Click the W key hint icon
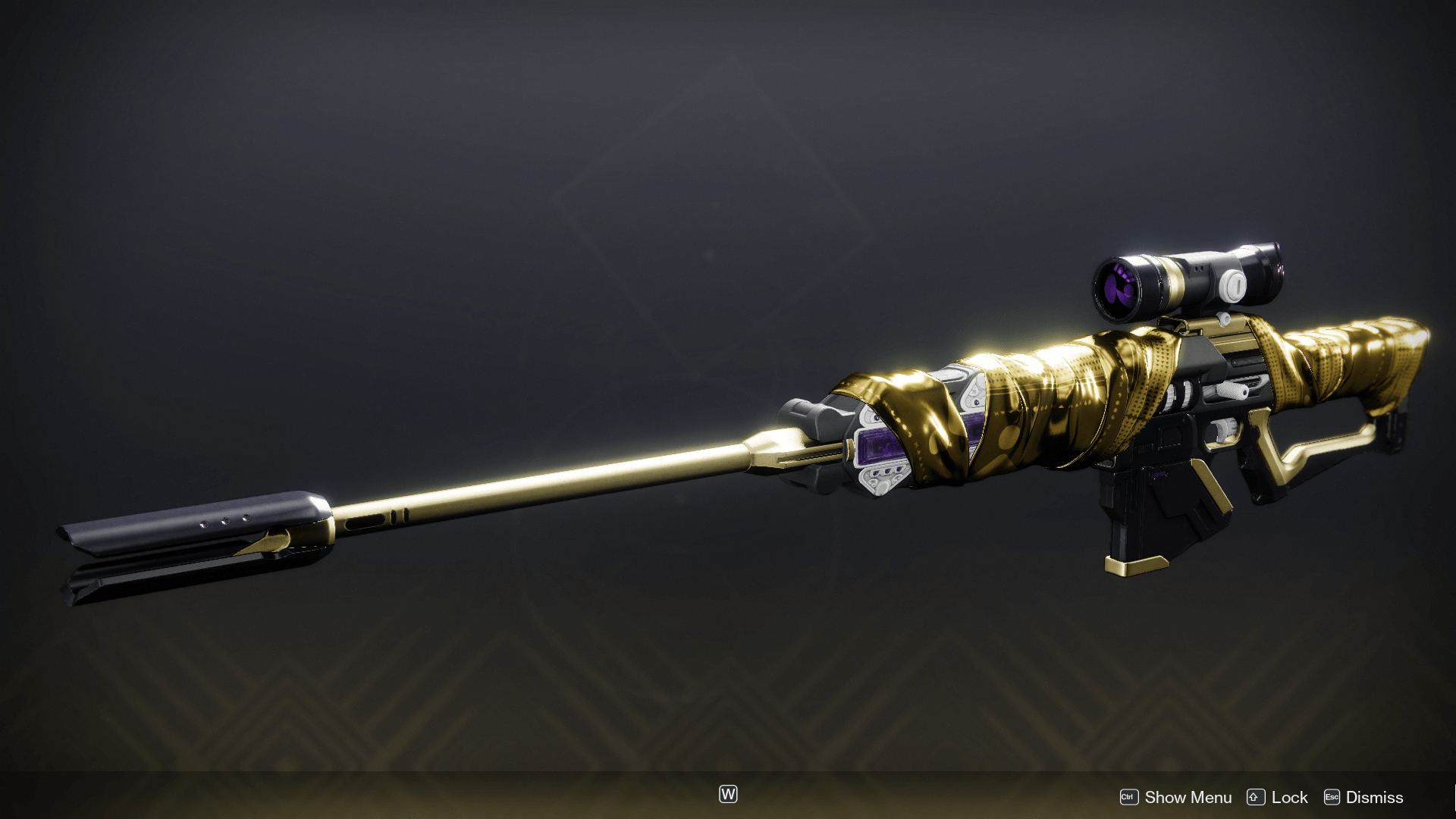This screenshot has height=819, width=1456. pos(727,794)
